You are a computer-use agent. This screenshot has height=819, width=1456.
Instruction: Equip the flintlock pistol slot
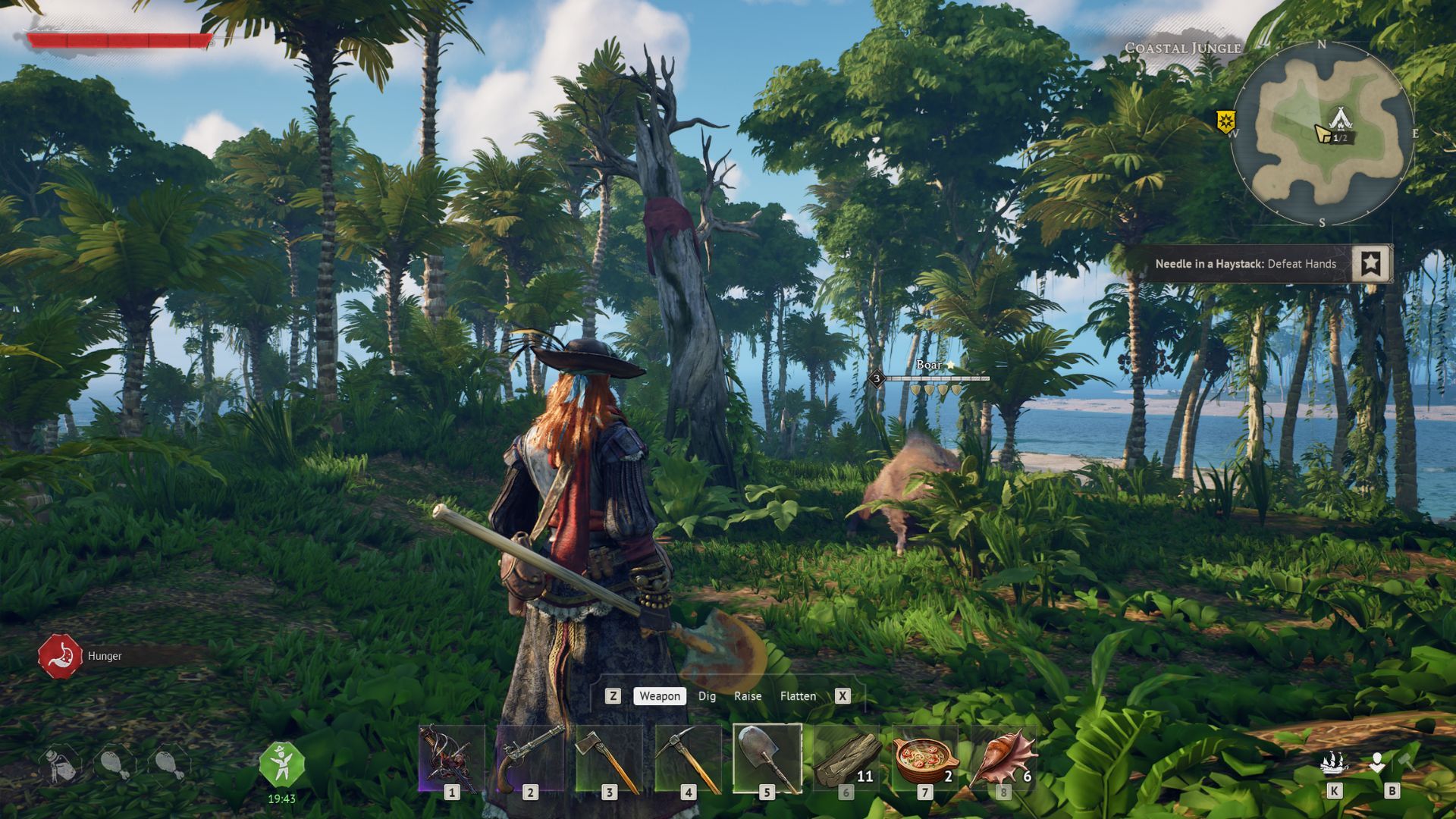click(x=530, y=759)
